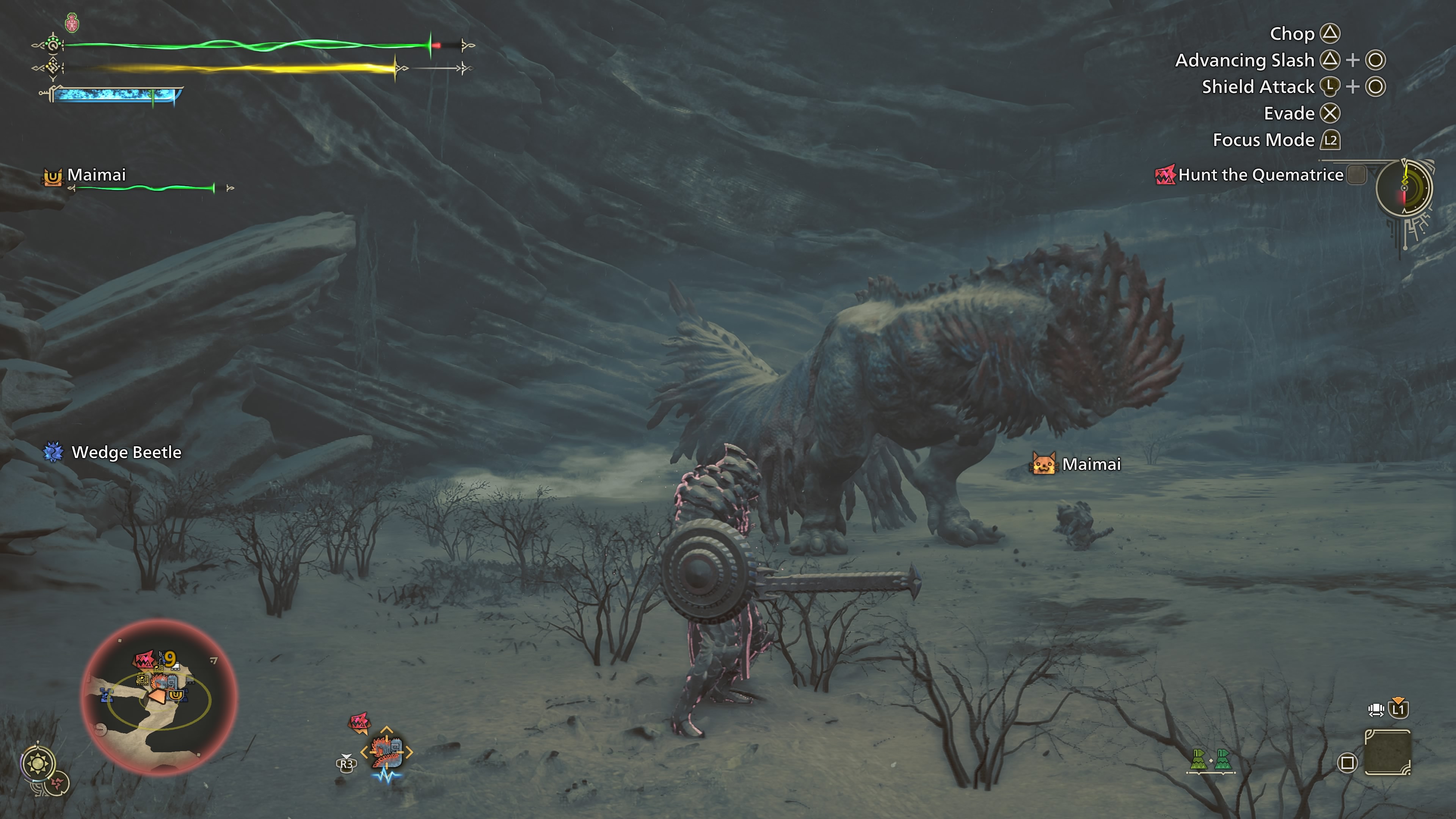Select the empty item bar slot
1456x819 pixels.
pos(1388,752)
